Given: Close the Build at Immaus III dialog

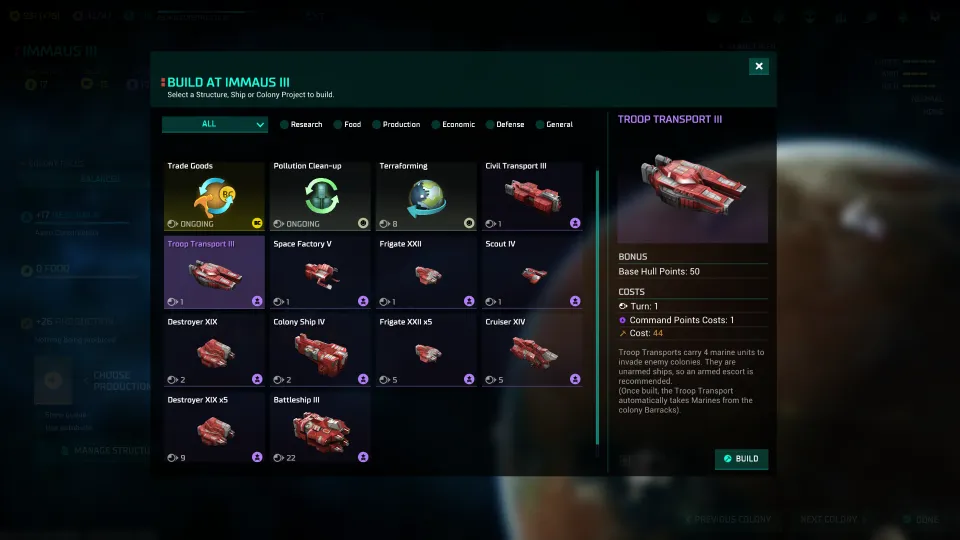Looking at the screenshot, I should pyautogui.click(x=759, y=66).
